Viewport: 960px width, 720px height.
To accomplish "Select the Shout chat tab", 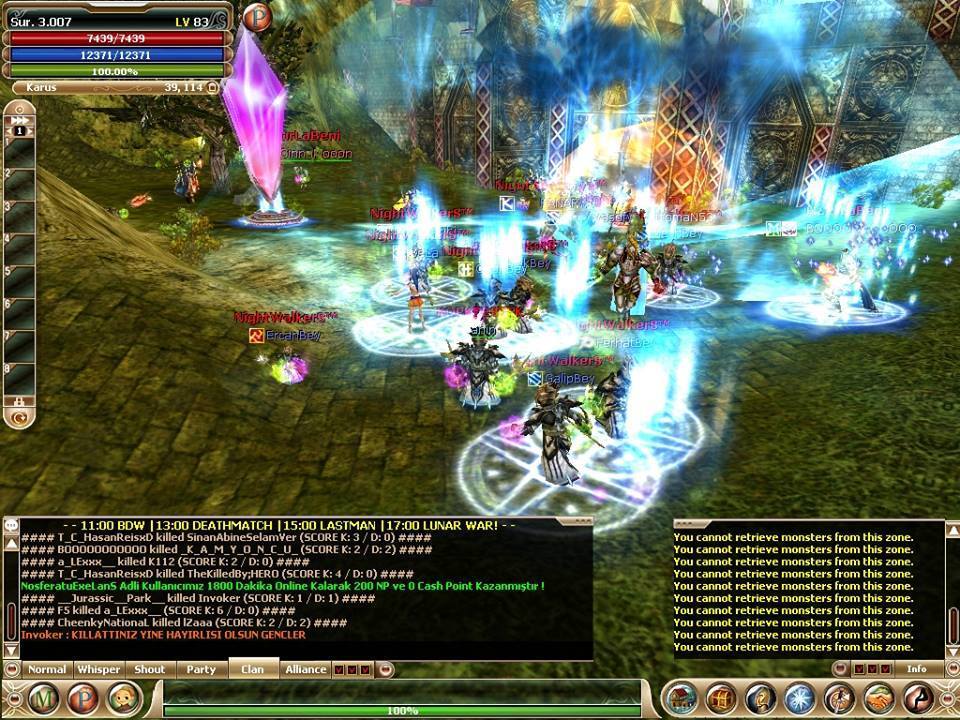I will (x=150, y=669).
